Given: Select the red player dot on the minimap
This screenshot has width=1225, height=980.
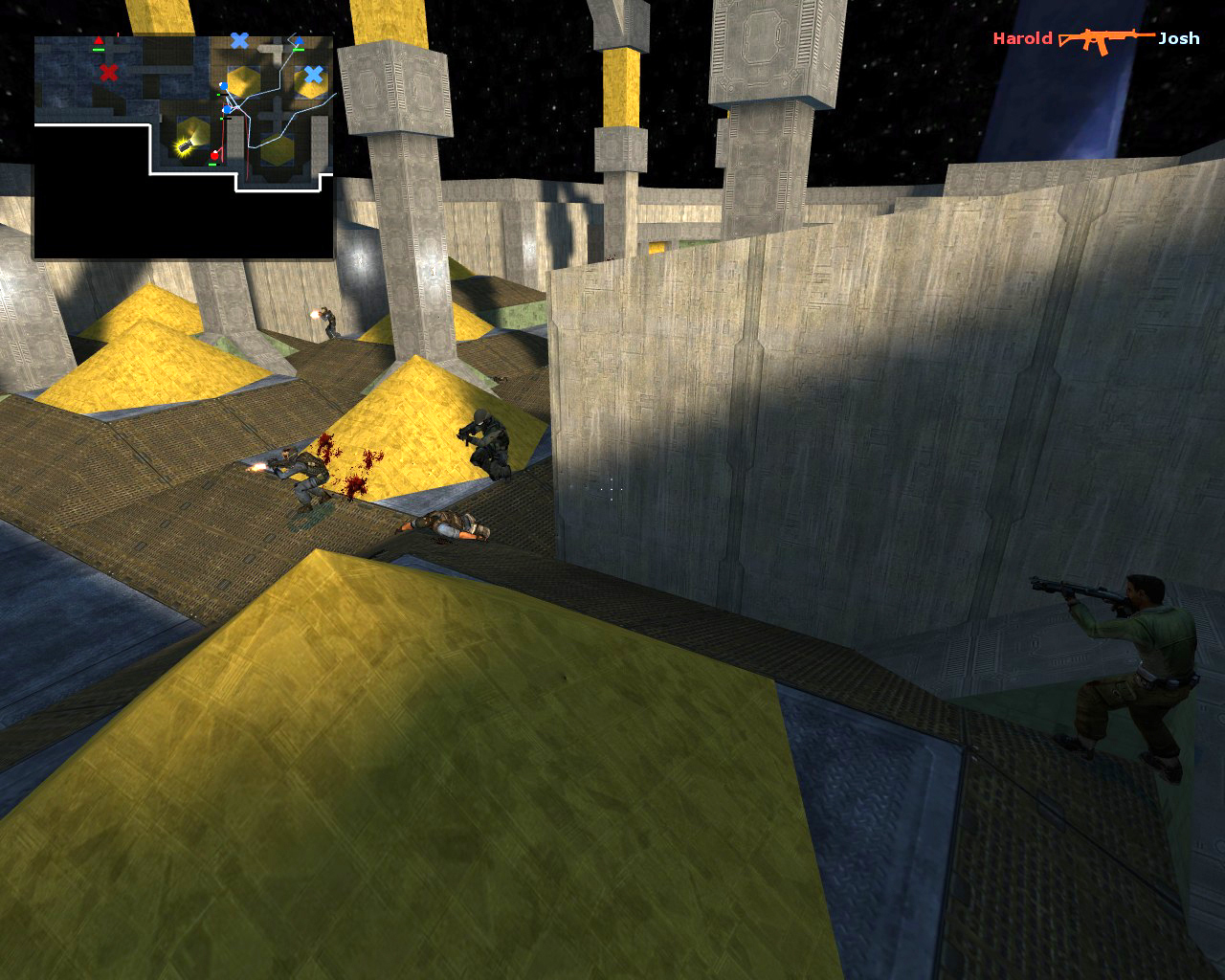Looking at the screenshot, I should pyautogui.click(x=215, y=155).
